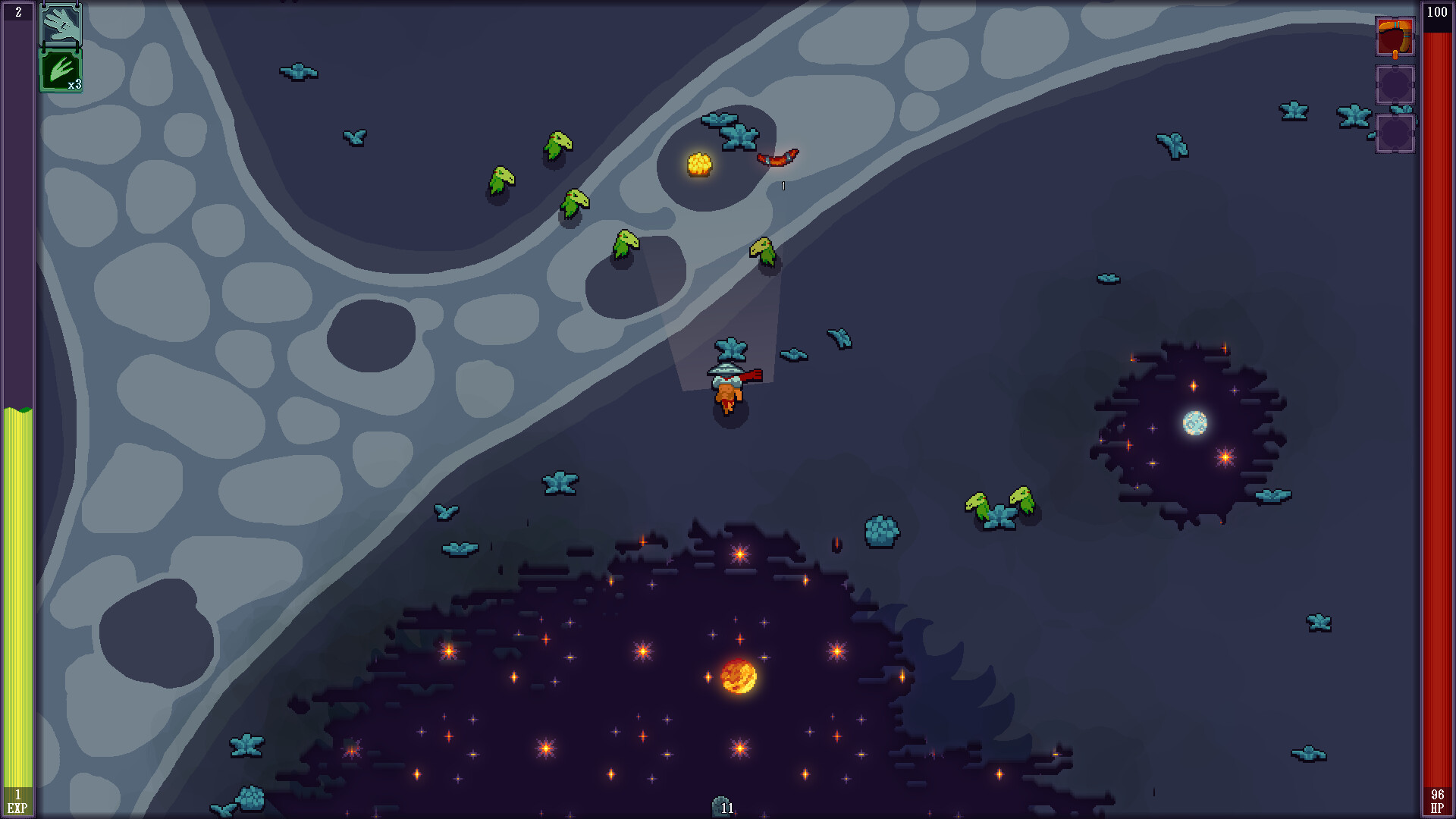Screen dimensions: 1456x819
Task: Toggle the hand ability card above the claw card
Action: point(61,25)
